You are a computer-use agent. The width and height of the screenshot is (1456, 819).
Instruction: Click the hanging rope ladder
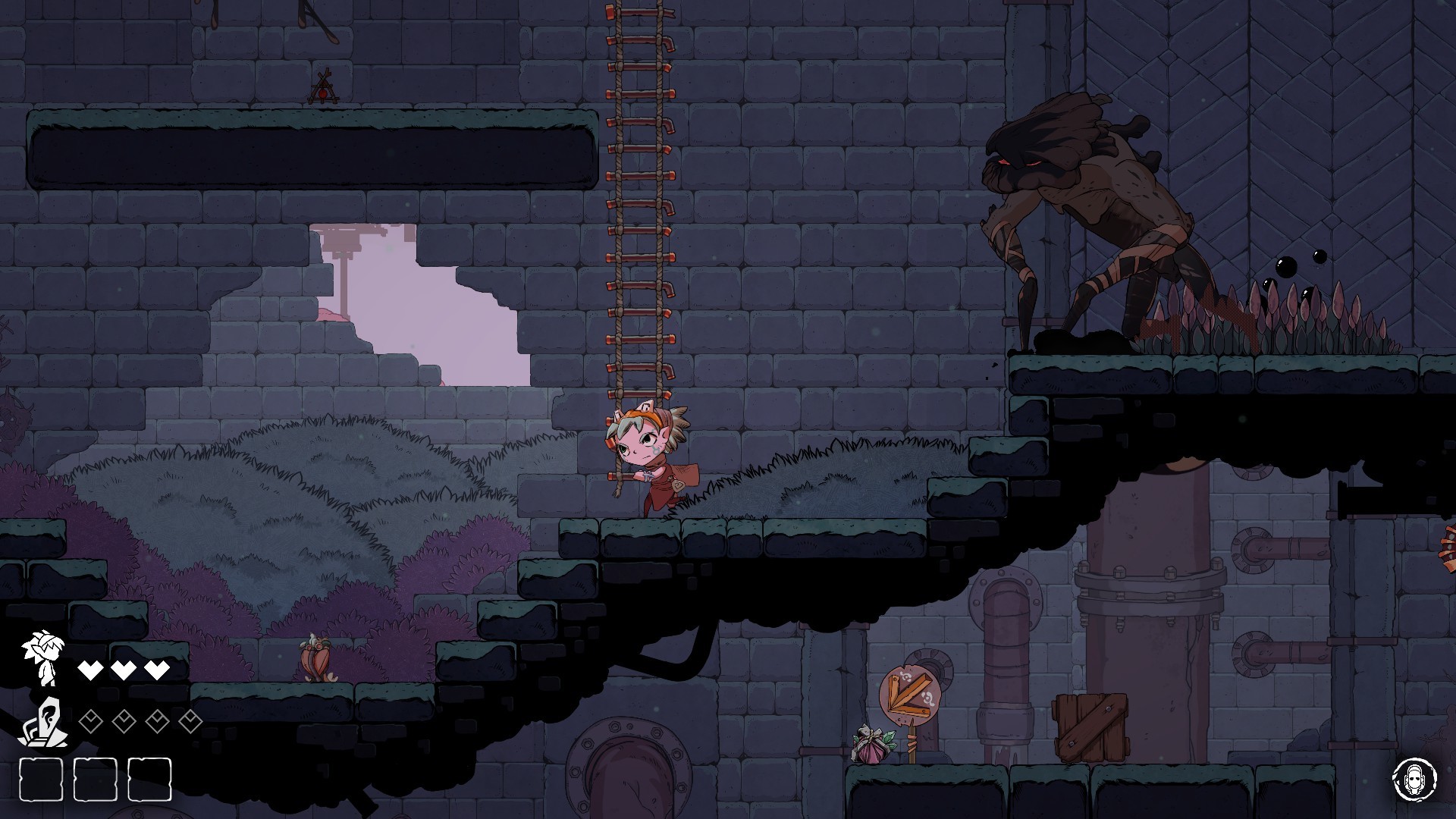[639, 227]
